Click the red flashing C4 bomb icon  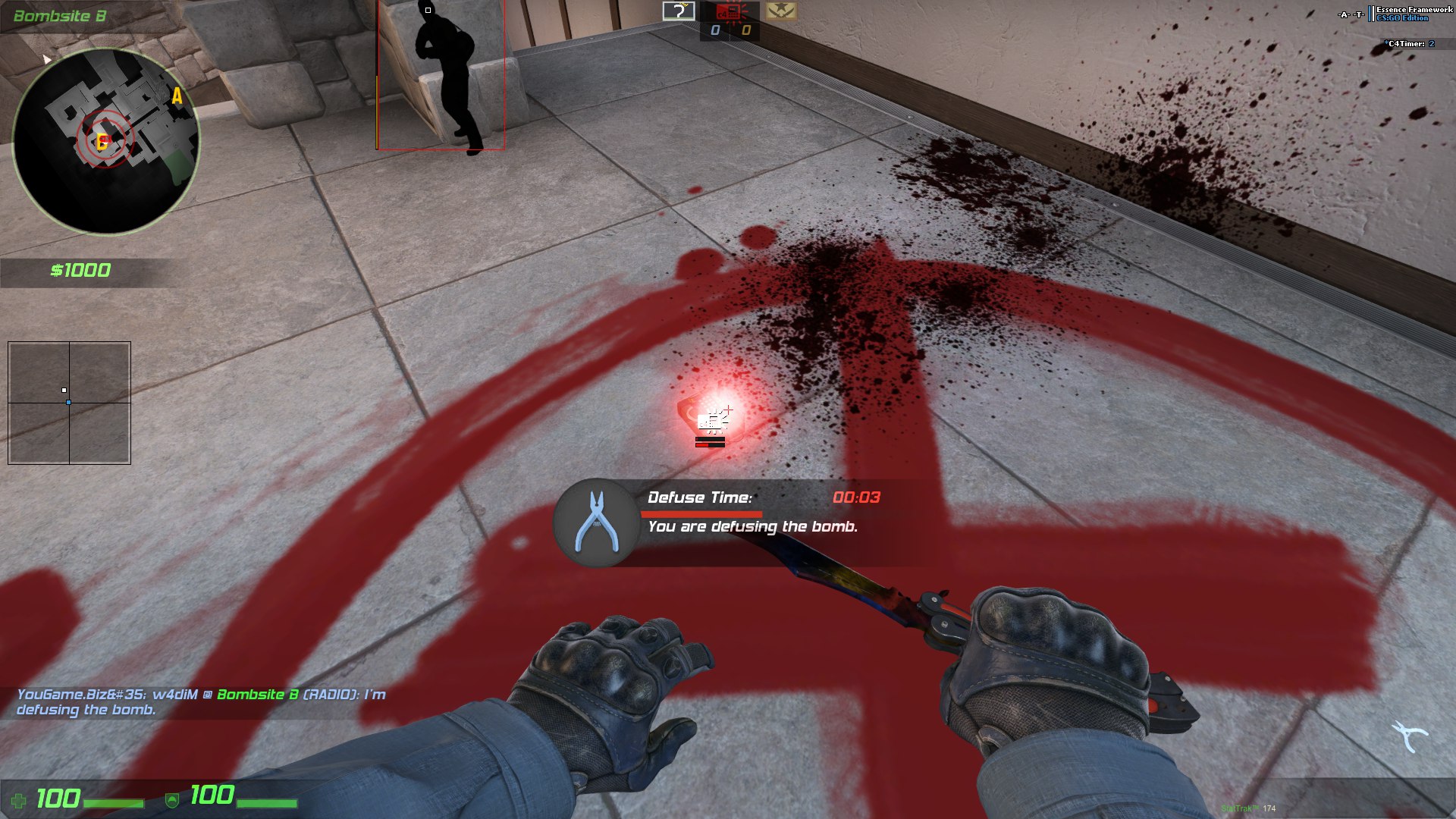click(x=729, y=11)
